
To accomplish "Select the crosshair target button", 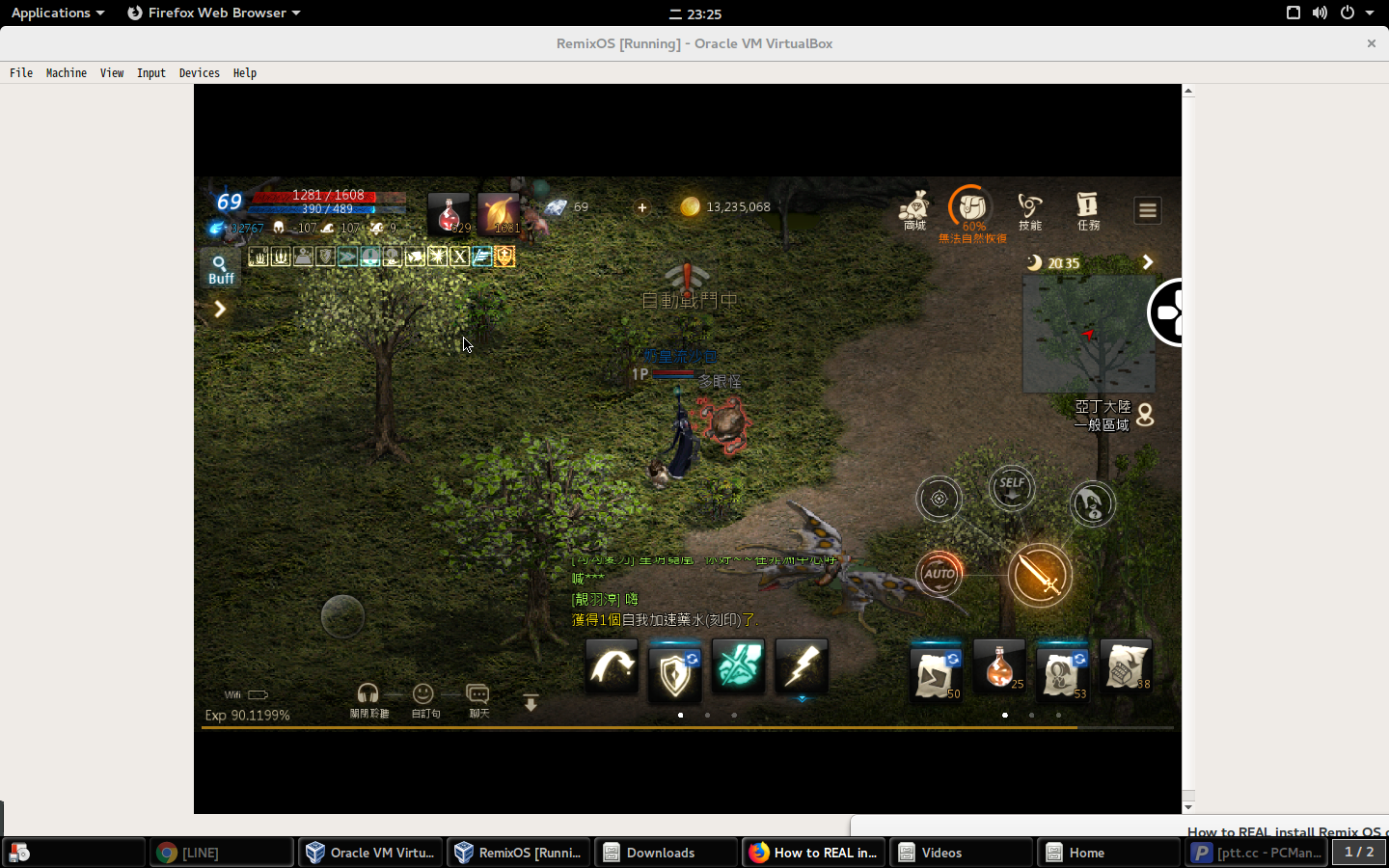I will [x=939, y=500].
